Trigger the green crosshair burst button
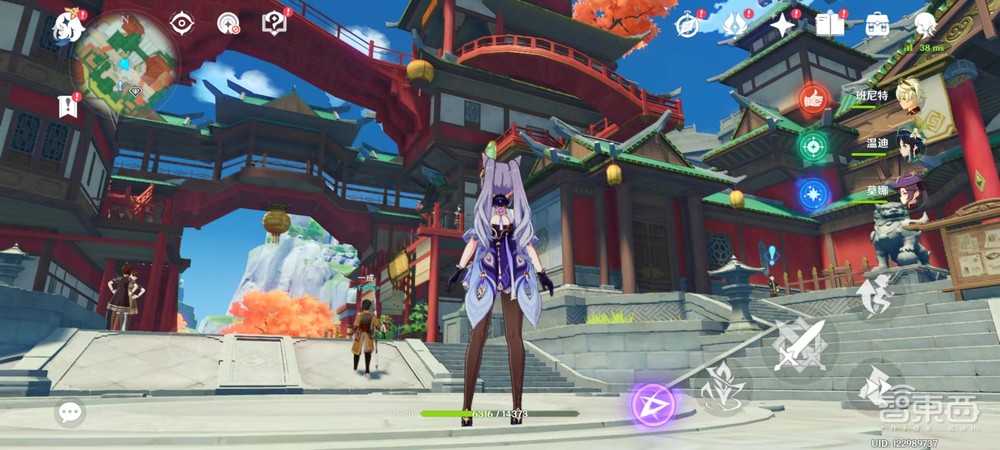The width and height of the screenshot is (1000, 450). click(x=812, y=146)
